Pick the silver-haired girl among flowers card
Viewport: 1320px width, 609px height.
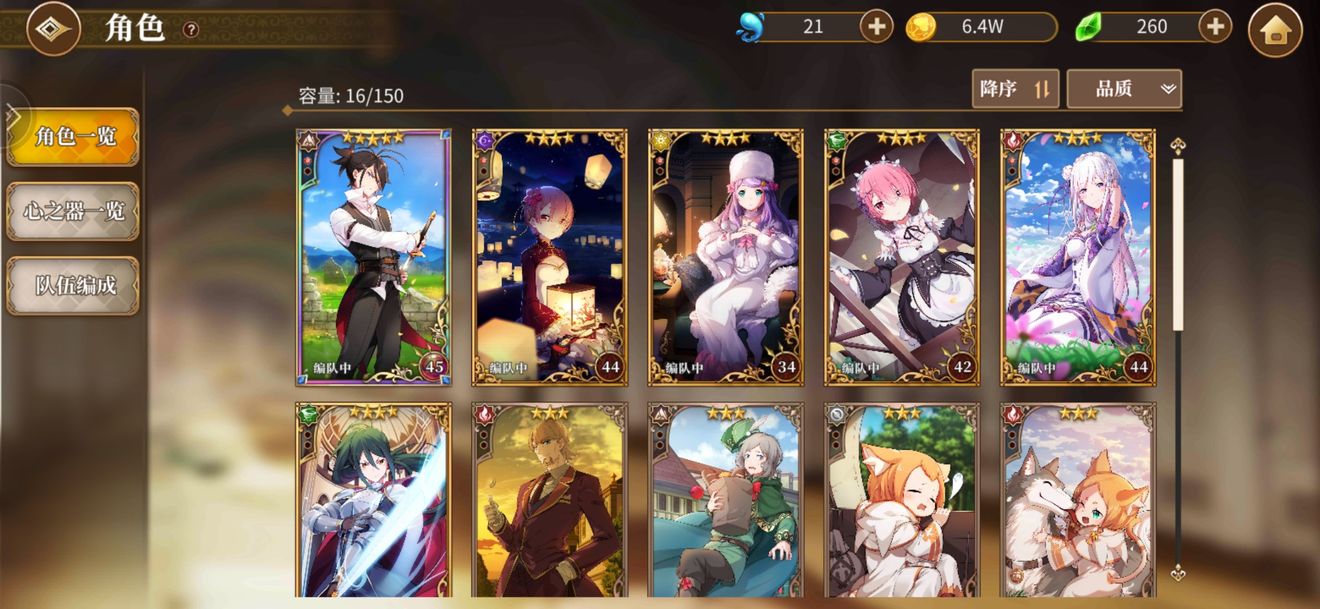point(1077,257)
